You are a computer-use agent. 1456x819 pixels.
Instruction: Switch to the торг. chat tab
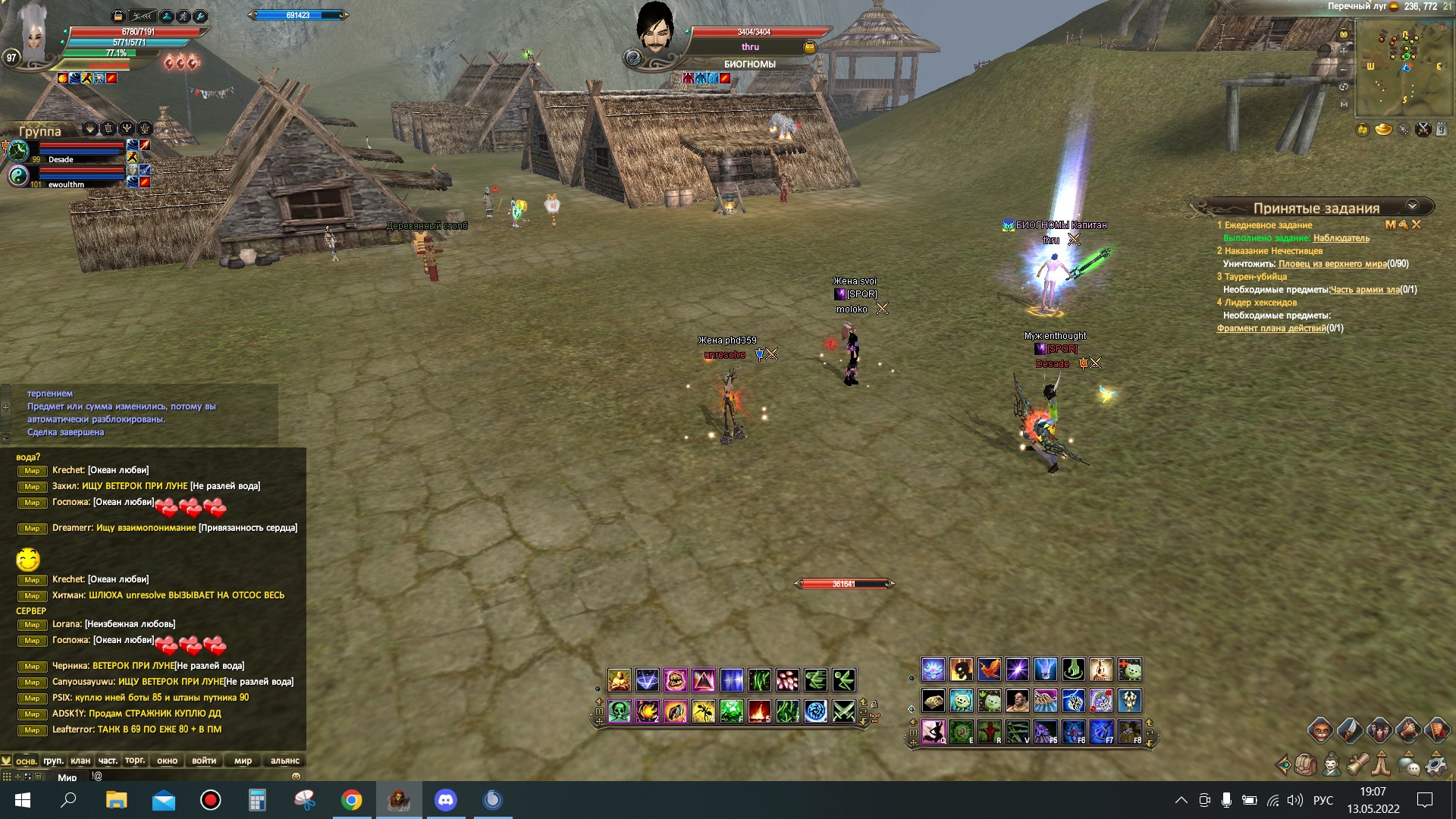click(135, 761)
